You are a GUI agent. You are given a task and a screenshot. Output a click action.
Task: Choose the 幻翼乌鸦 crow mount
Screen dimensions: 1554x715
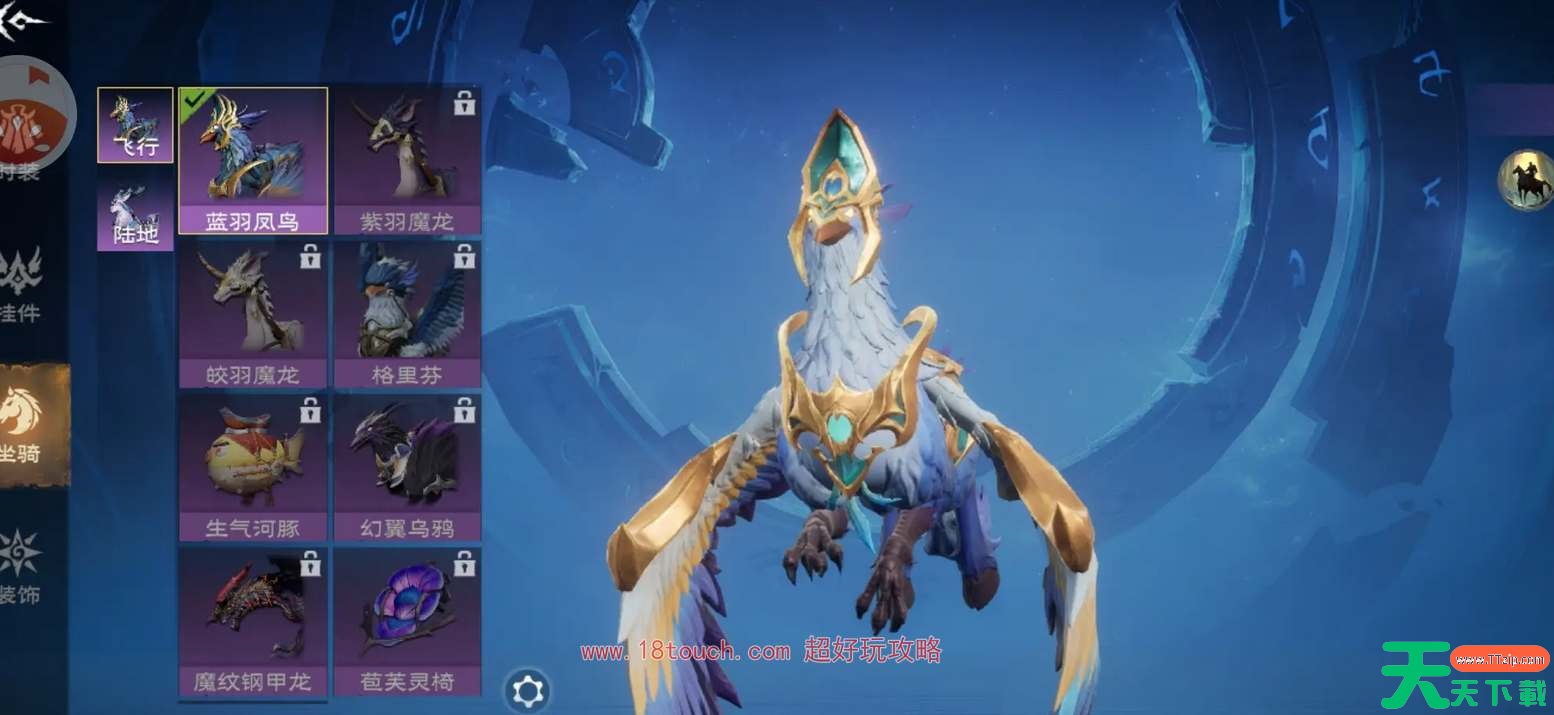click(x=407, y=468)
